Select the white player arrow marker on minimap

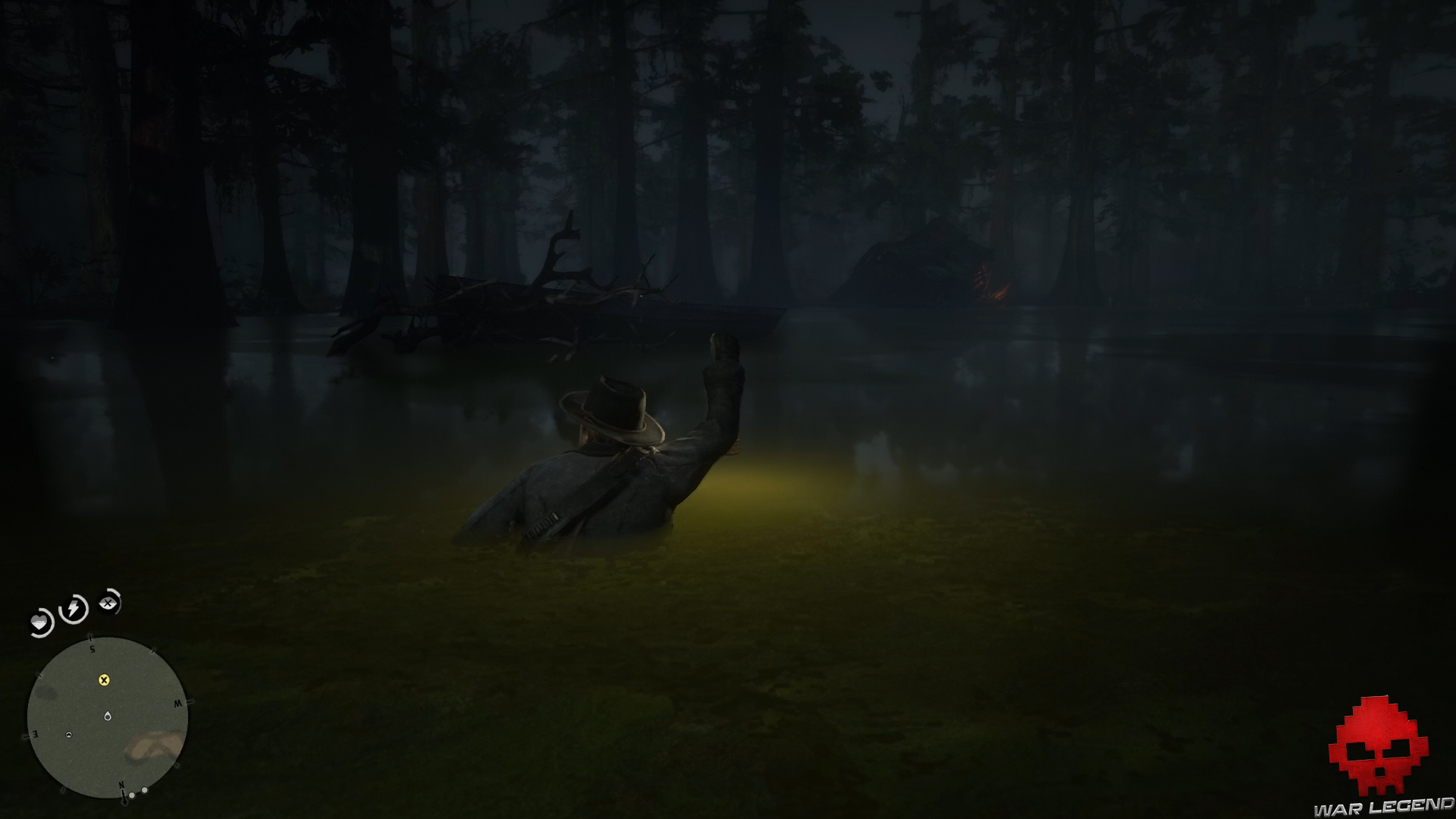coord(69,735)
